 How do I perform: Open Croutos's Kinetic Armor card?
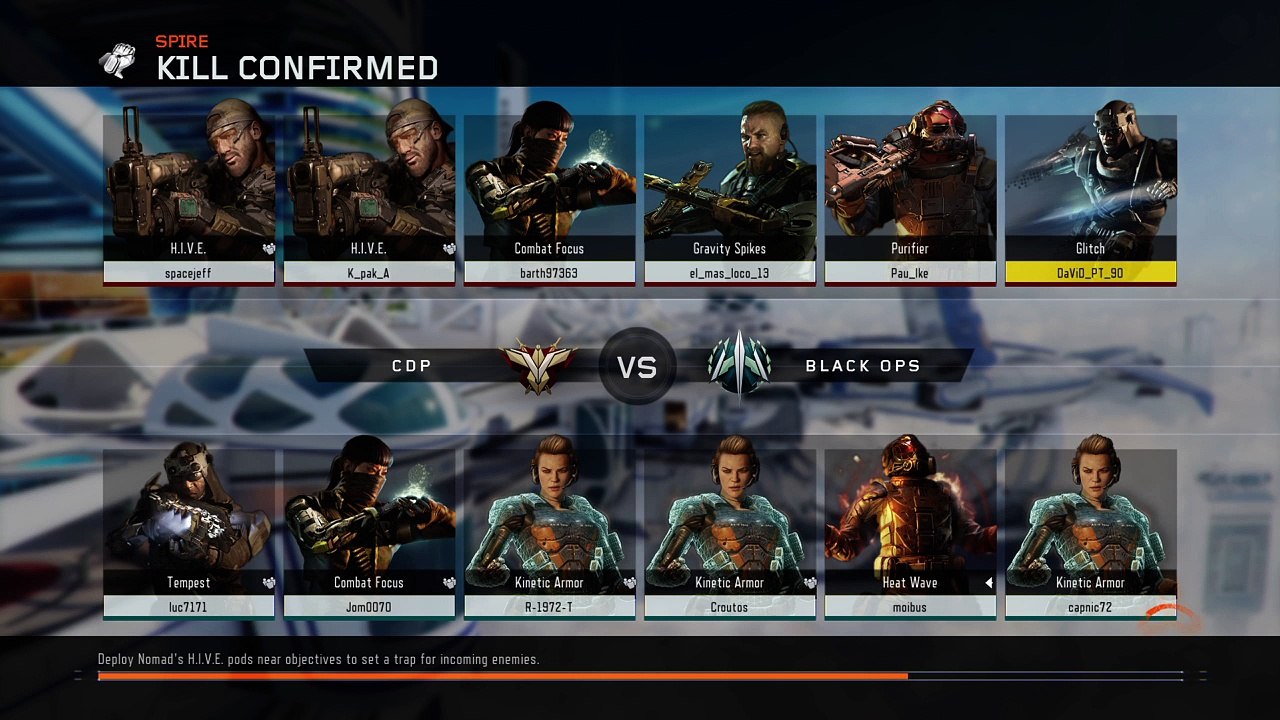(729, 533)
